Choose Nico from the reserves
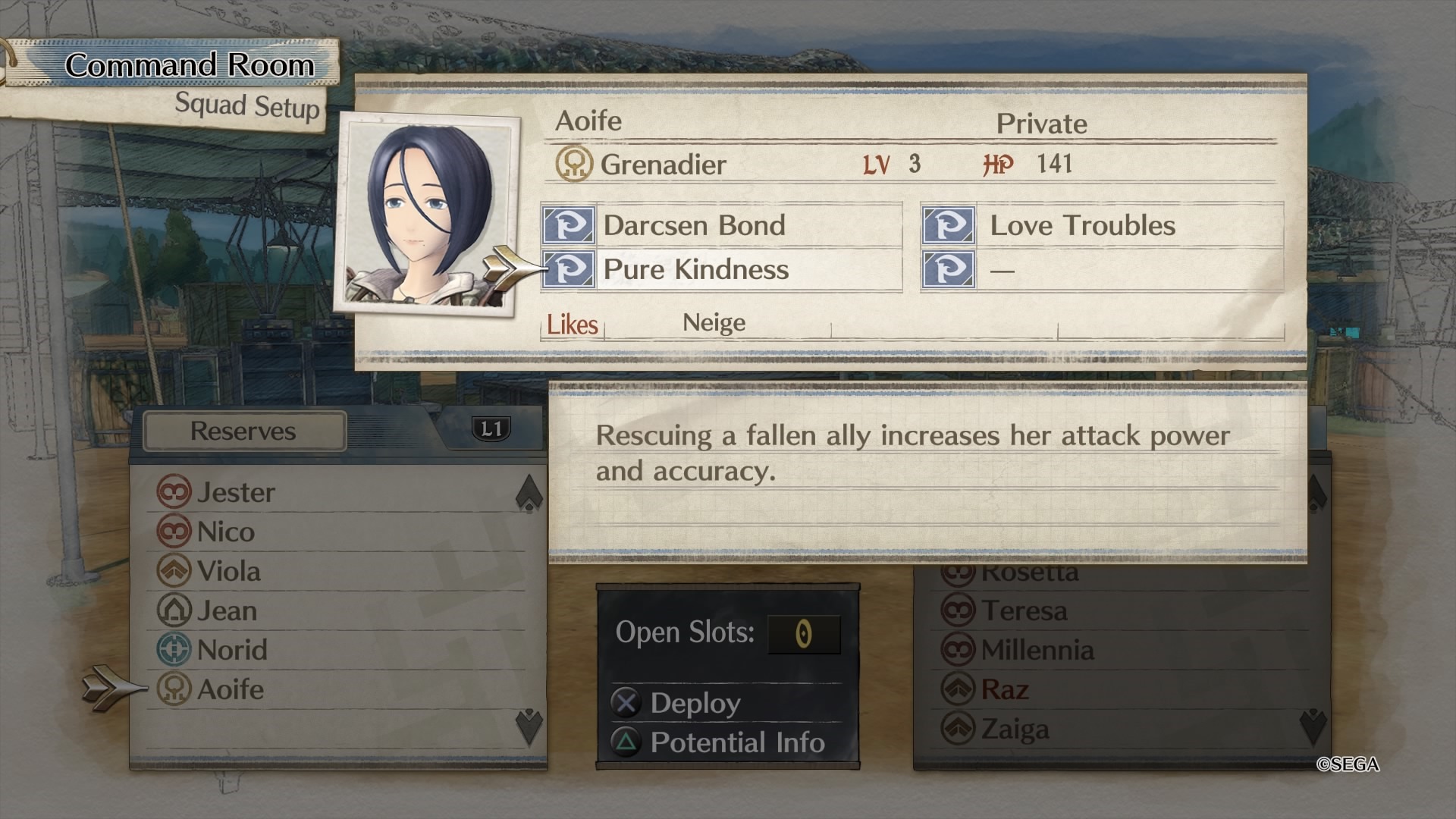Screen dimensions: 1456x819 225,532
